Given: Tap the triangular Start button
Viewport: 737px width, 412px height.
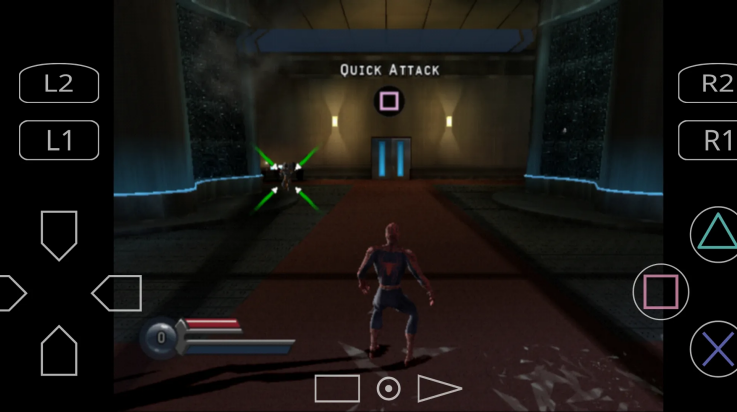Looking at the screenshot, I should tap(438, 388).
